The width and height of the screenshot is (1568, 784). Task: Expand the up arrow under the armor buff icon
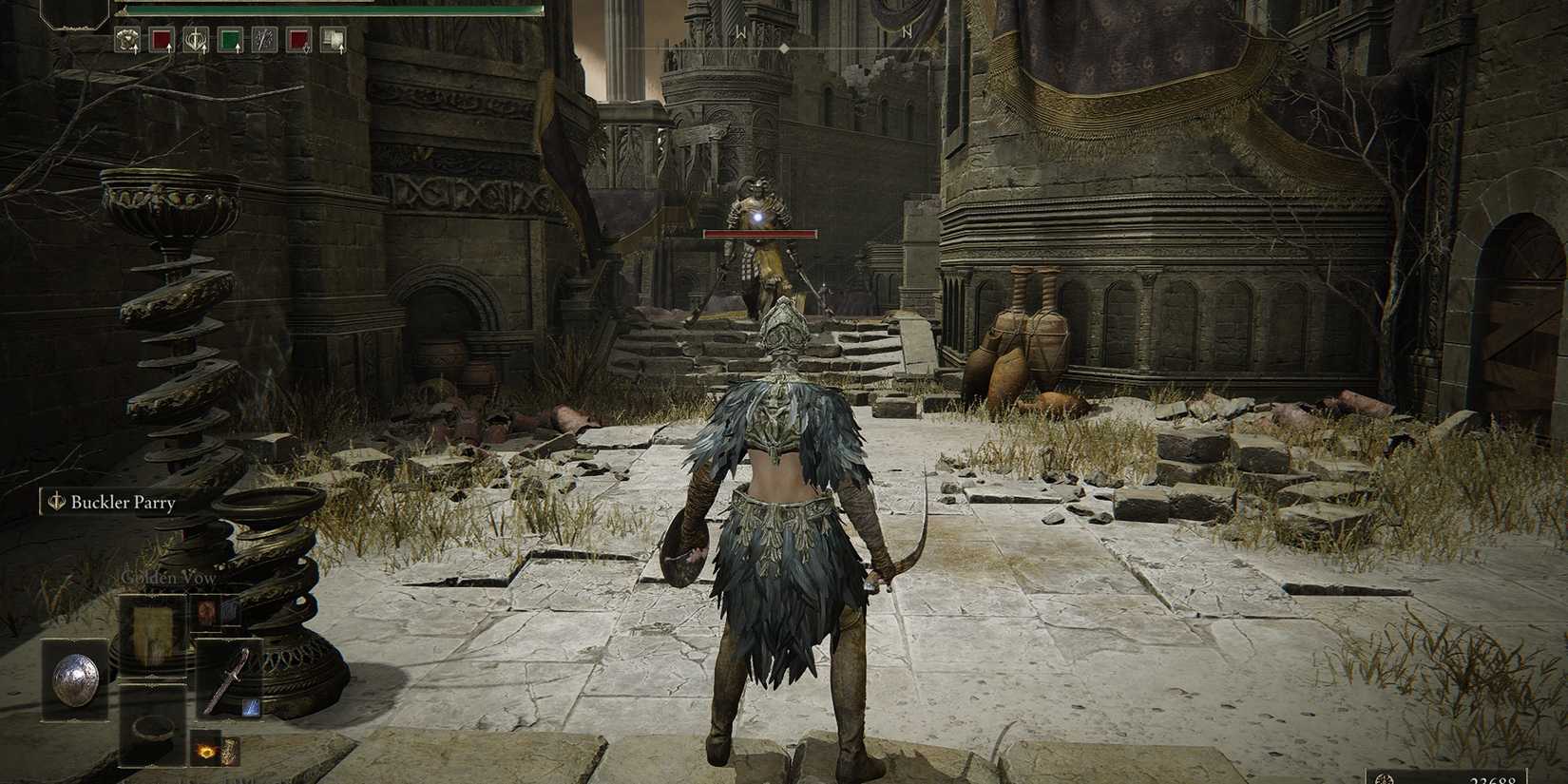(136, 49)
